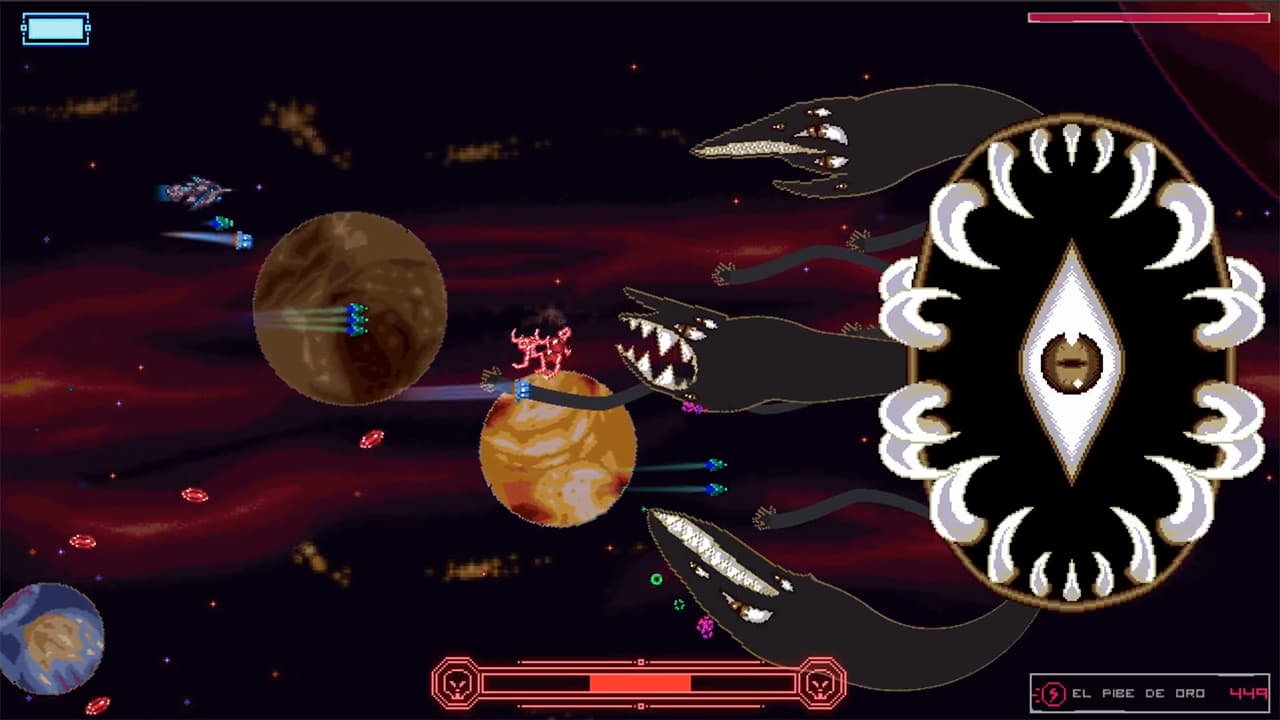Click a red gem pickup on the left side

[191, 497]
